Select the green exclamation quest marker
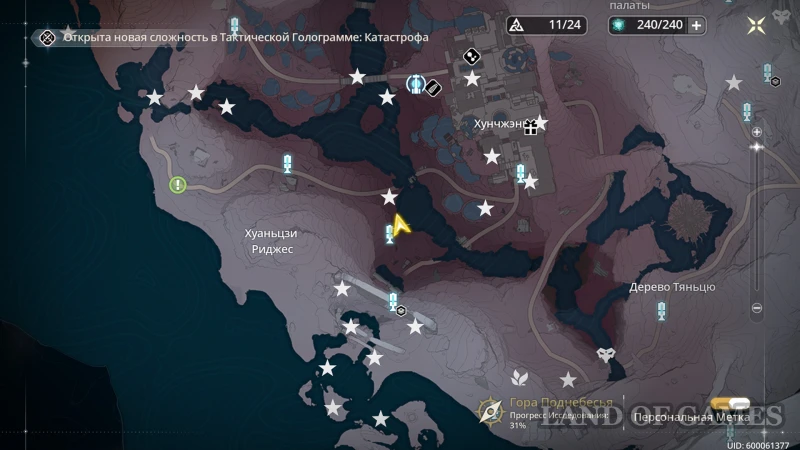800x450 pixels. click(x=178, y=185)
